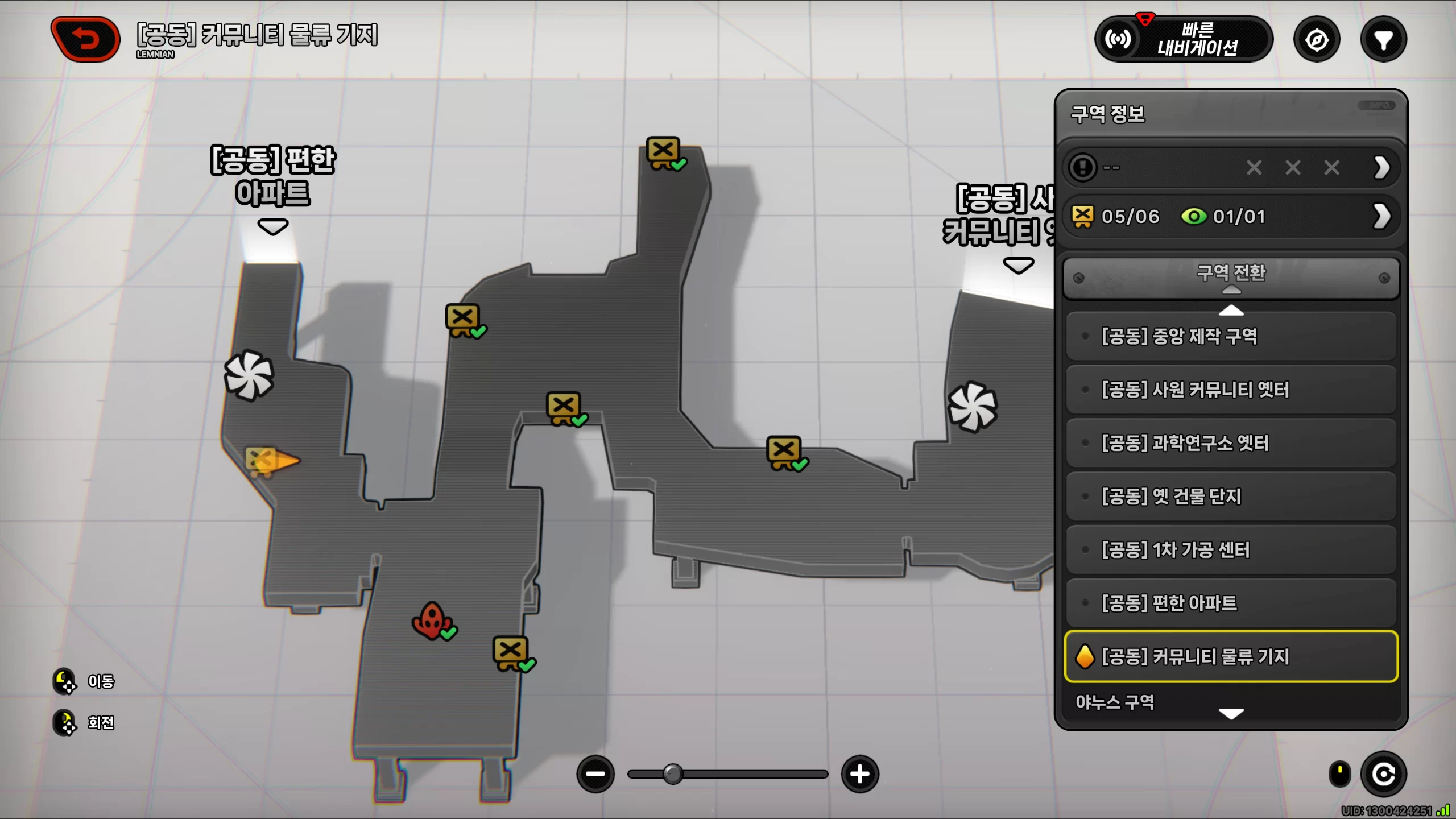Select the [공동] 중앙 제작 구역 entry
Image resolution: width=1456 pixels, height=819 pixels.
1231,336
